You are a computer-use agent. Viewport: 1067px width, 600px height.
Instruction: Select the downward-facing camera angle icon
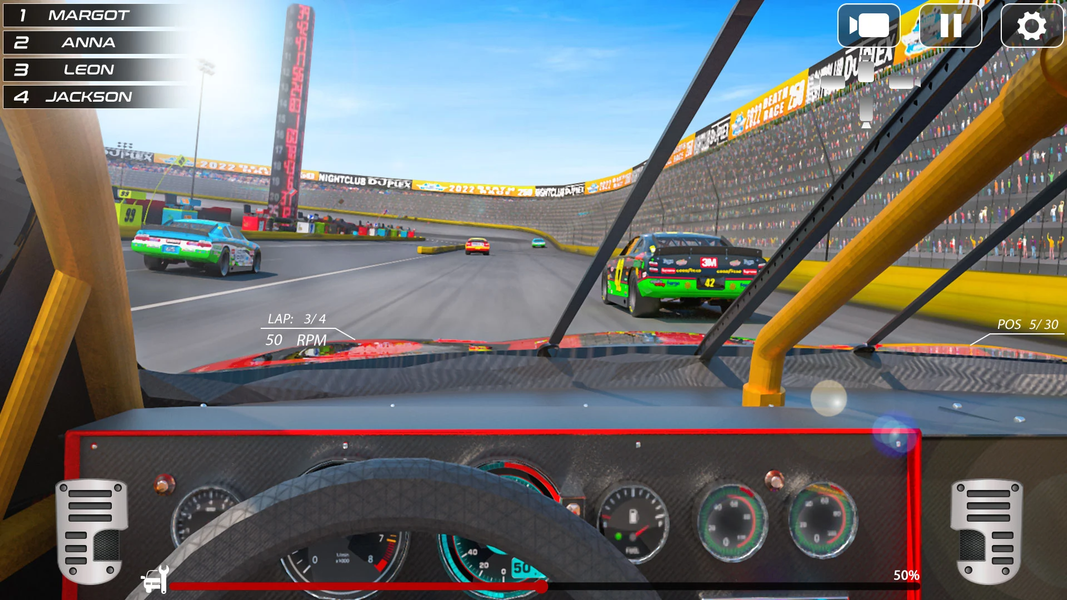866,113
